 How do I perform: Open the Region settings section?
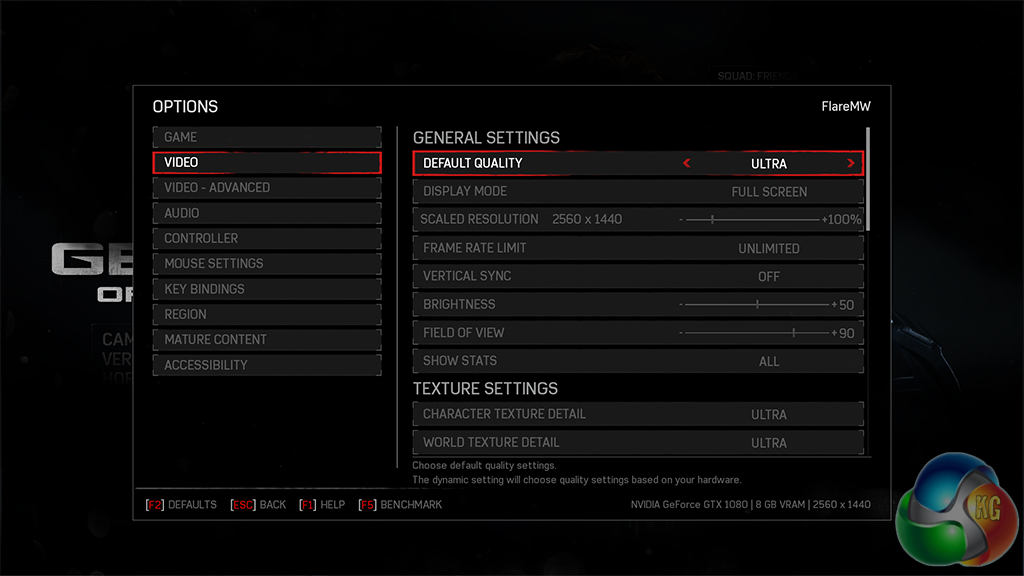pyautogui.click(x=266, y=314)
